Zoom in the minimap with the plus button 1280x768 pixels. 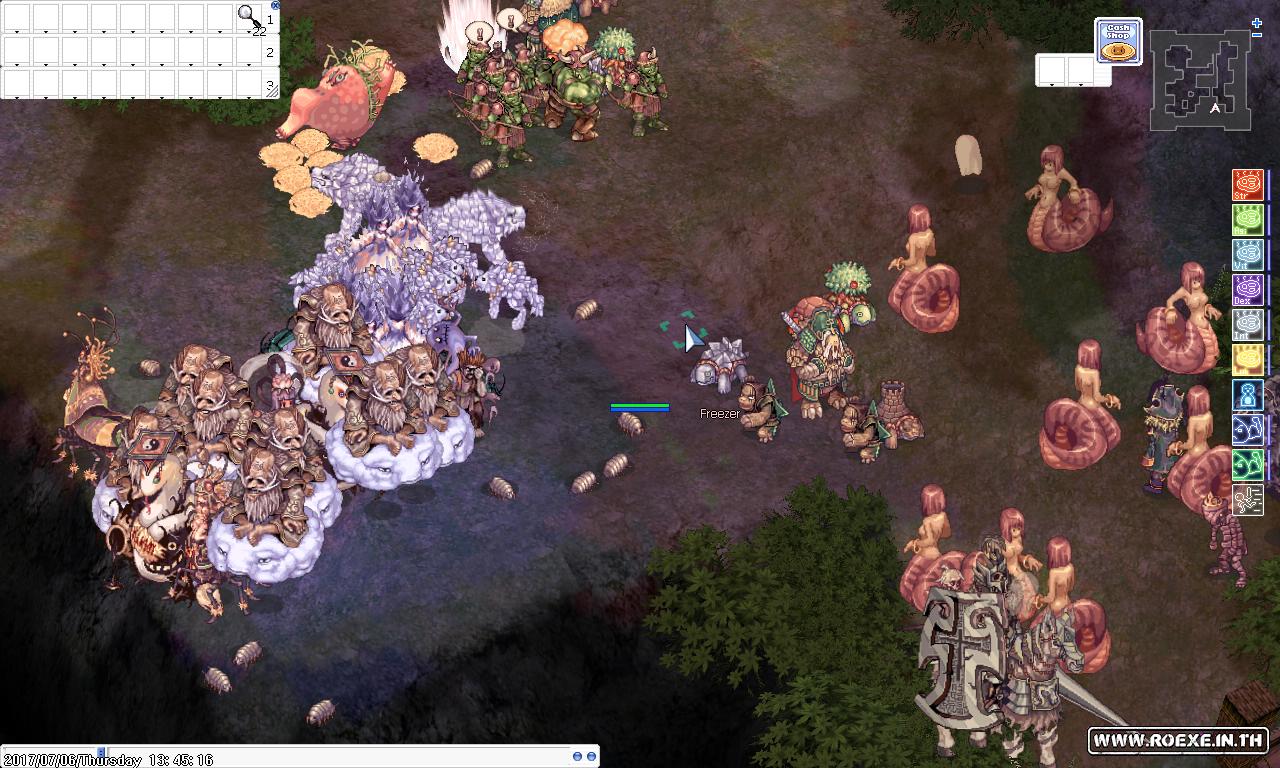tap(1257, 23)
